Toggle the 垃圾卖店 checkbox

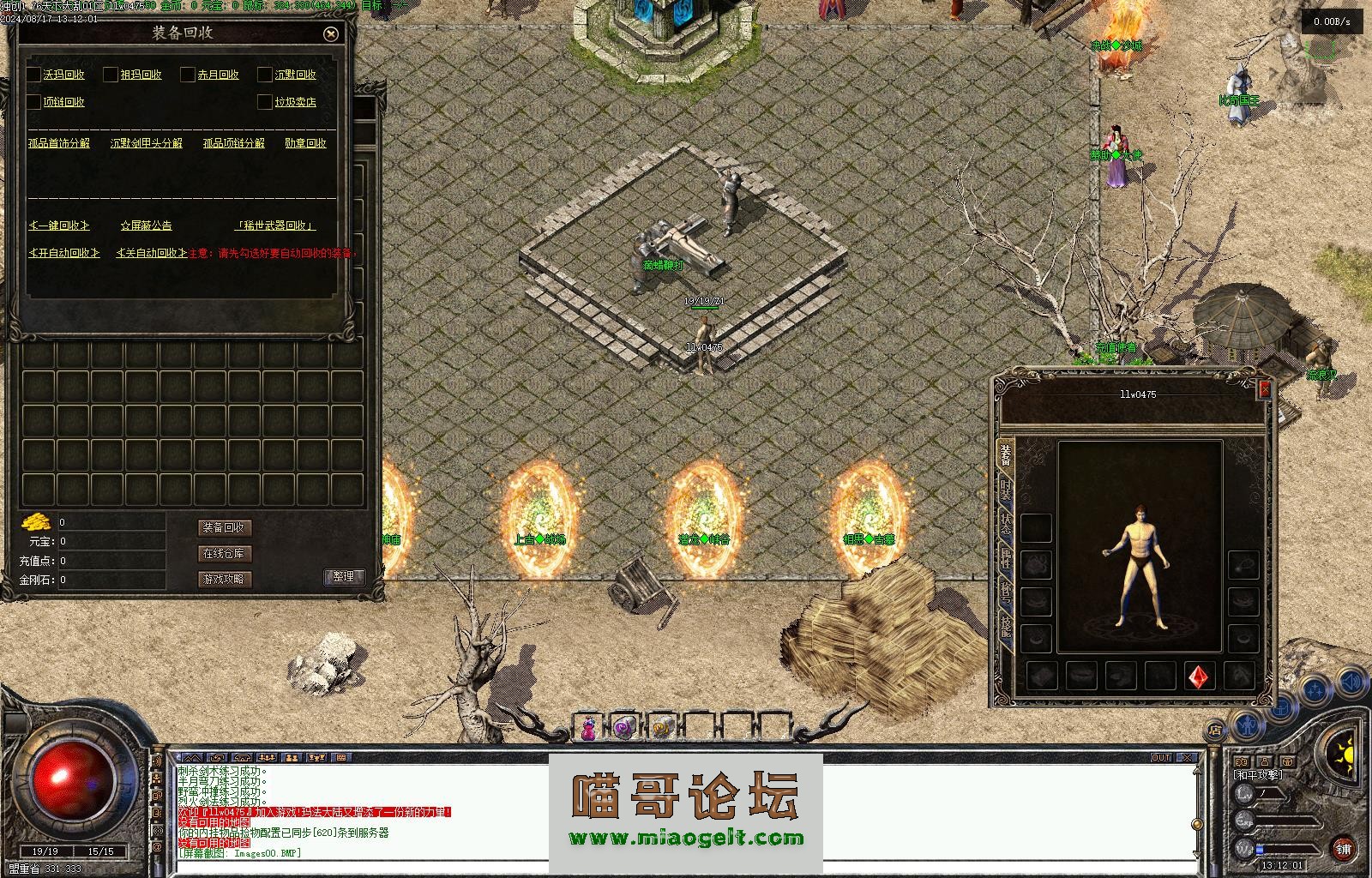click(265, 102)
